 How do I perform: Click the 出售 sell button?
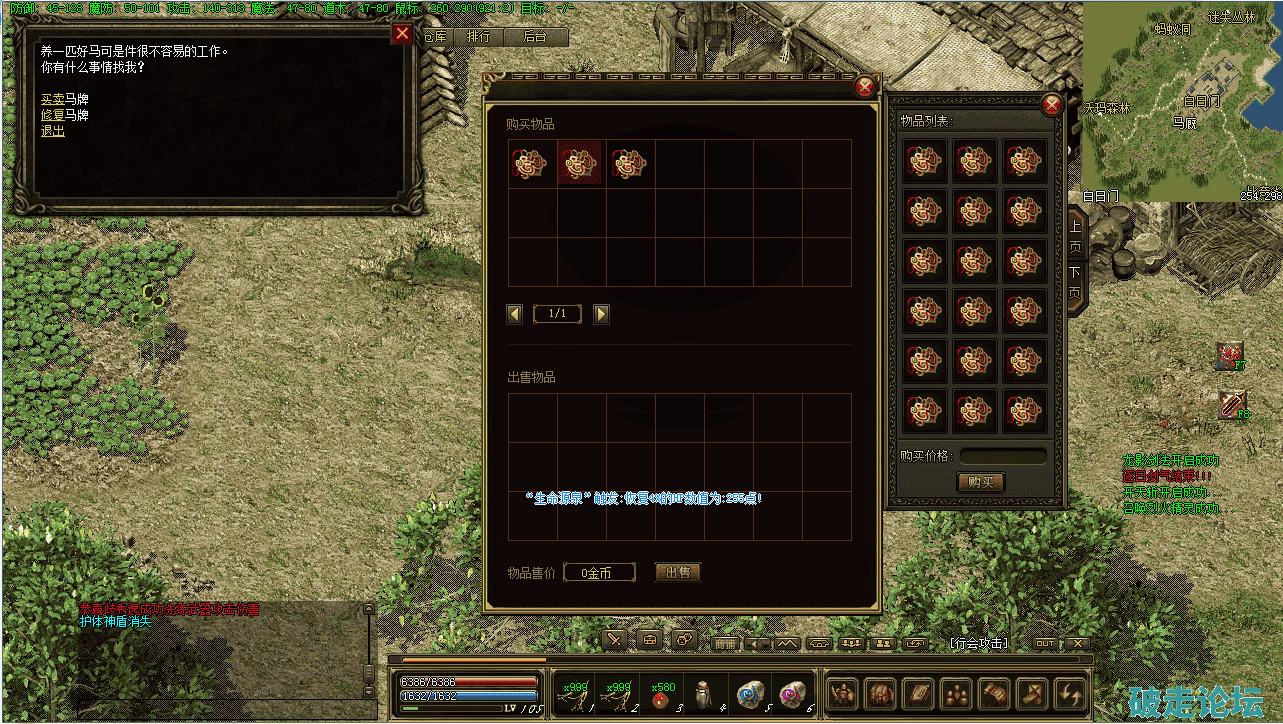pyautogui.click(x=677, y=573)
